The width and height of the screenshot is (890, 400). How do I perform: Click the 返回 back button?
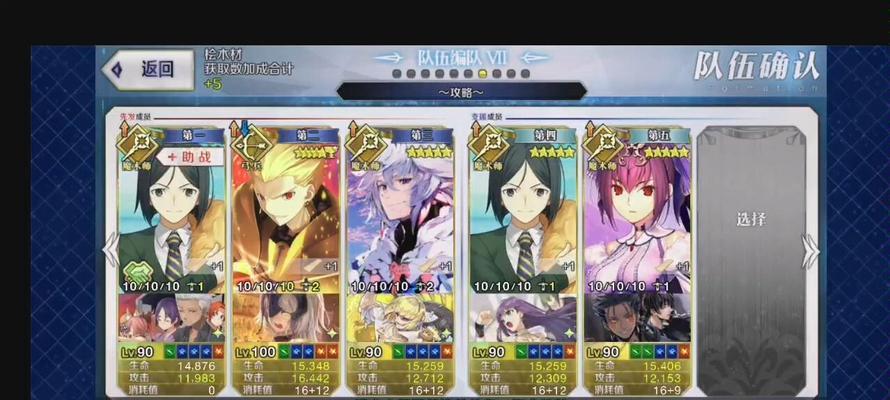[145, 69]
